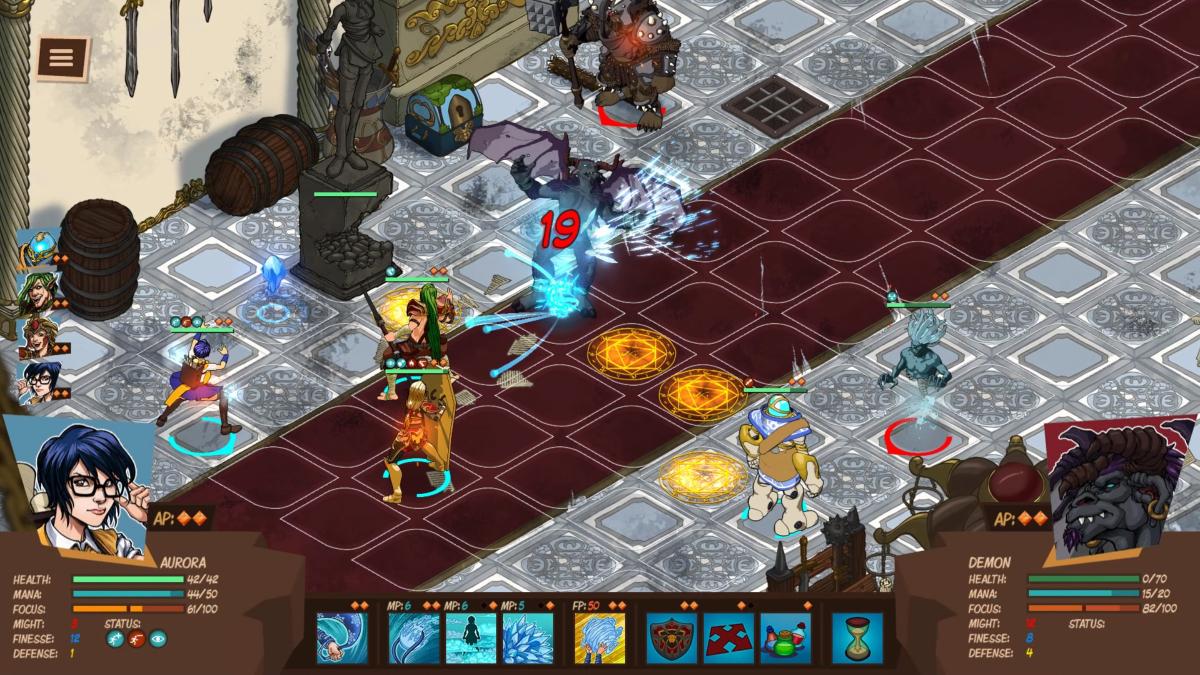Select the small glasses-wearing Aurora turn portrait
Viewport: 1200px width, 675px height.
36,381
